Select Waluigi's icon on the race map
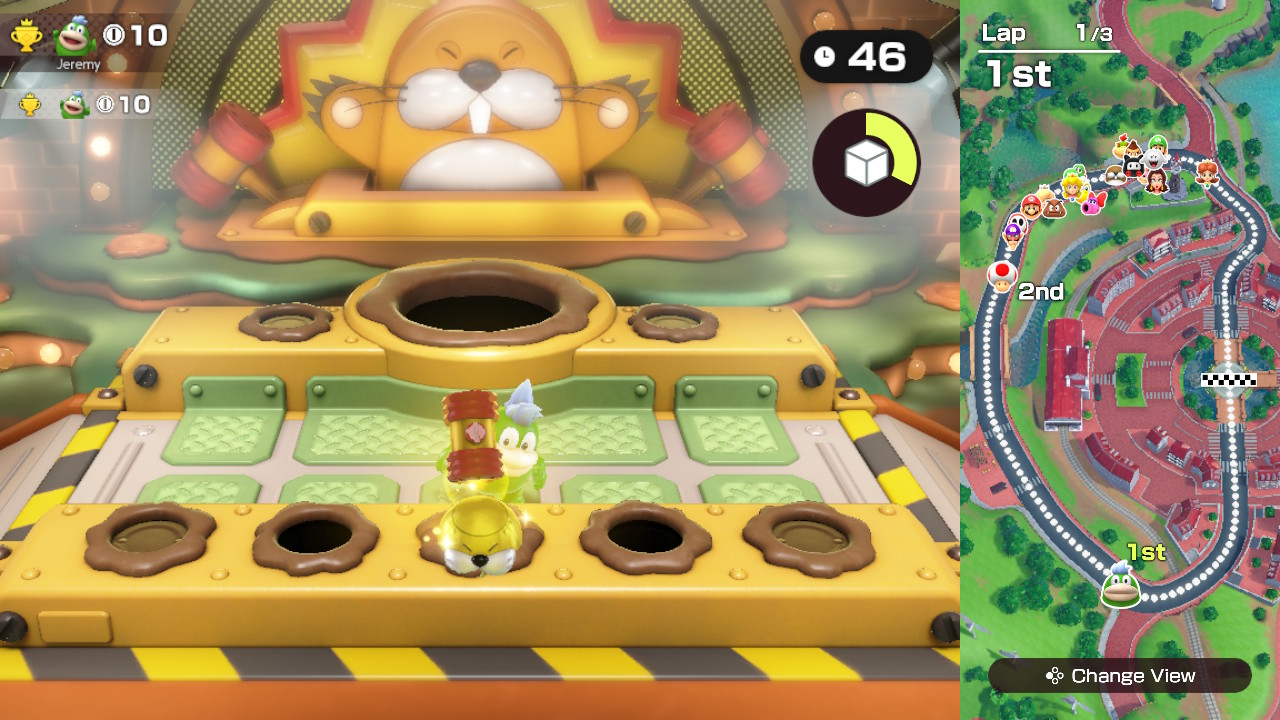The height and width of the screenshot is (720, 1280). 1012,237
